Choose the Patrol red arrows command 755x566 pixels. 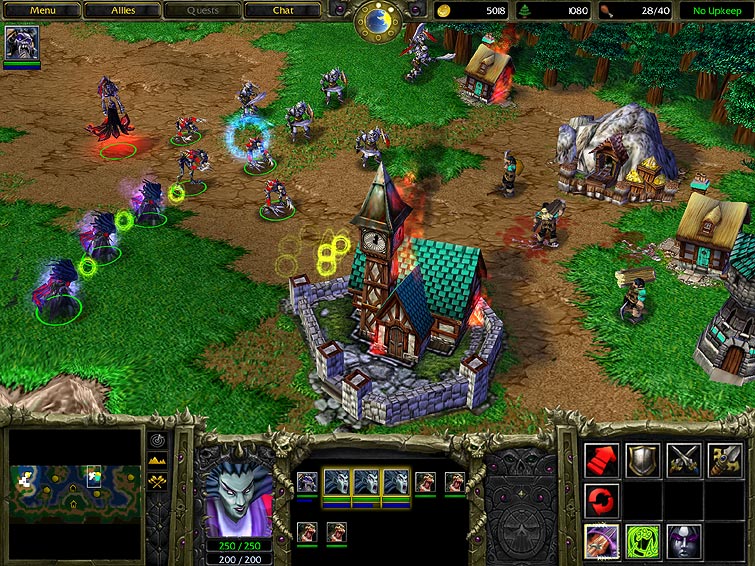click(602, 500)
